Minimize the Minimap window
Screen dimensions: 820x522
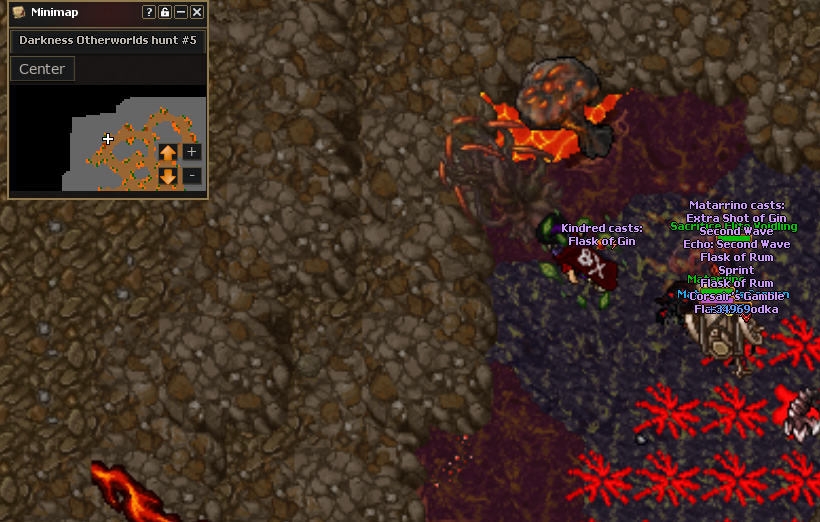coord(181,12)
